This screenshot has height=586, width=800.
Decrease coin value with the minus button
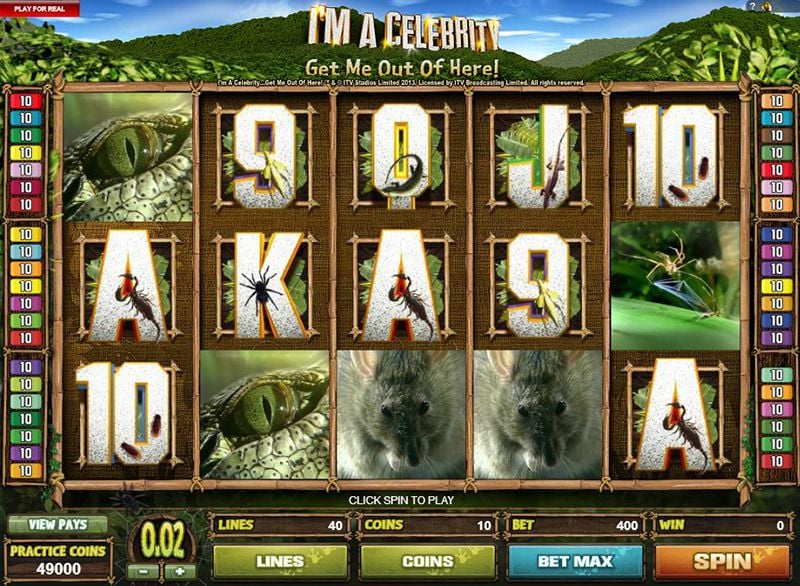click(x=147, y=571)
